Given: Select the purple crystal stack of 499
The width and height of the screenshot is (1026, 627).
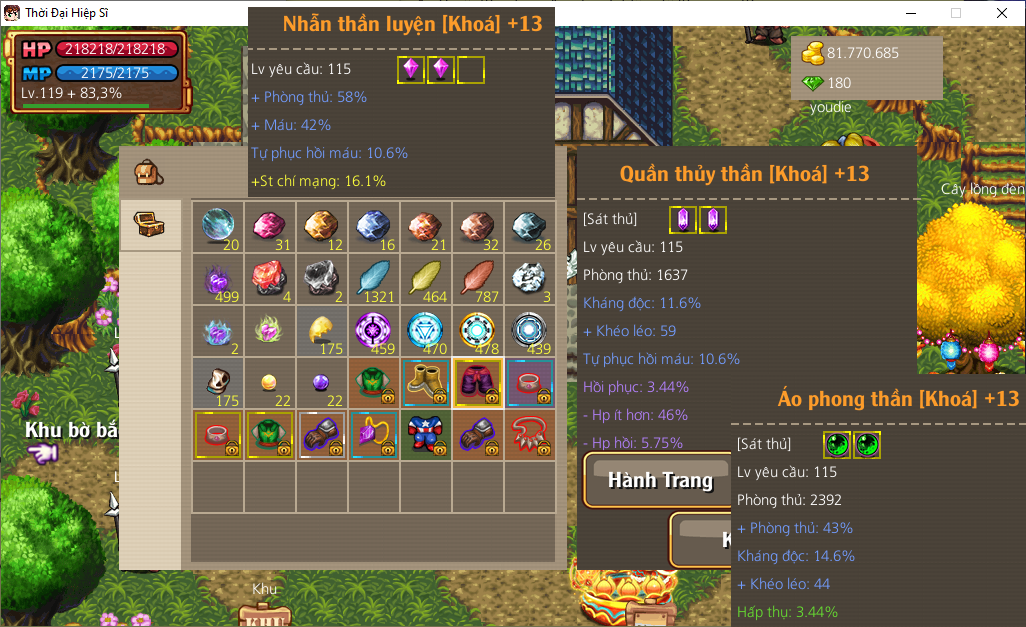Looking at the screenshot, I should (x=218, y=278).
